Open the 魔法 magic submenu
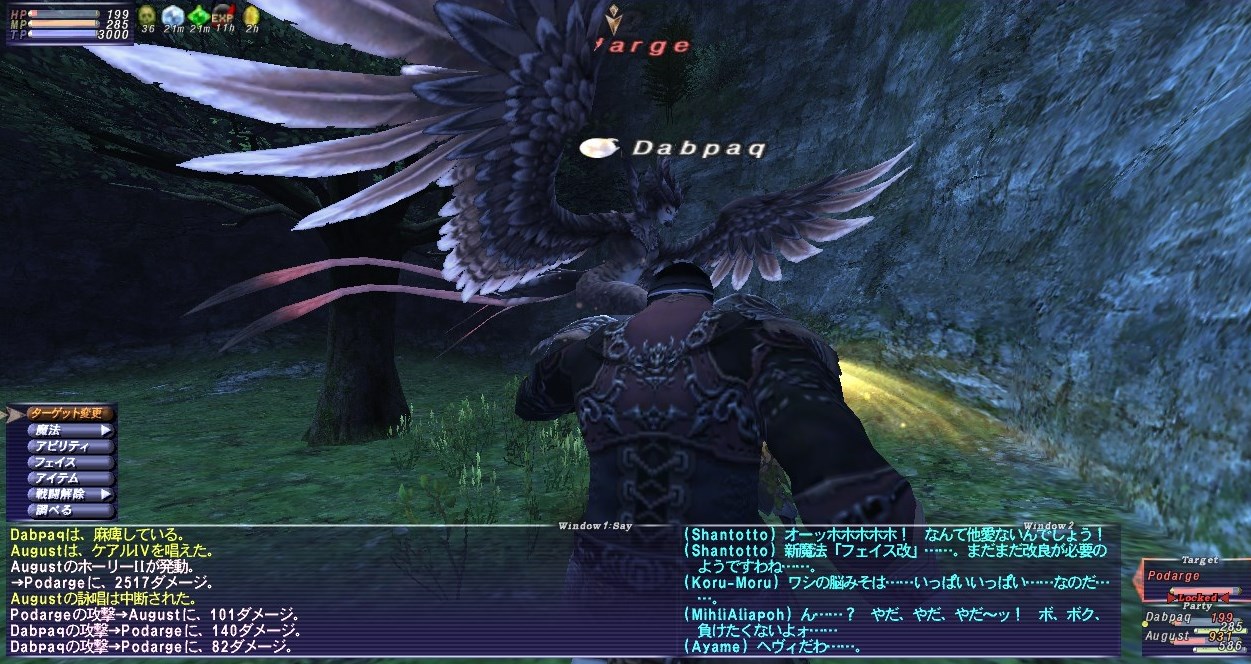 tap(62, 430)
